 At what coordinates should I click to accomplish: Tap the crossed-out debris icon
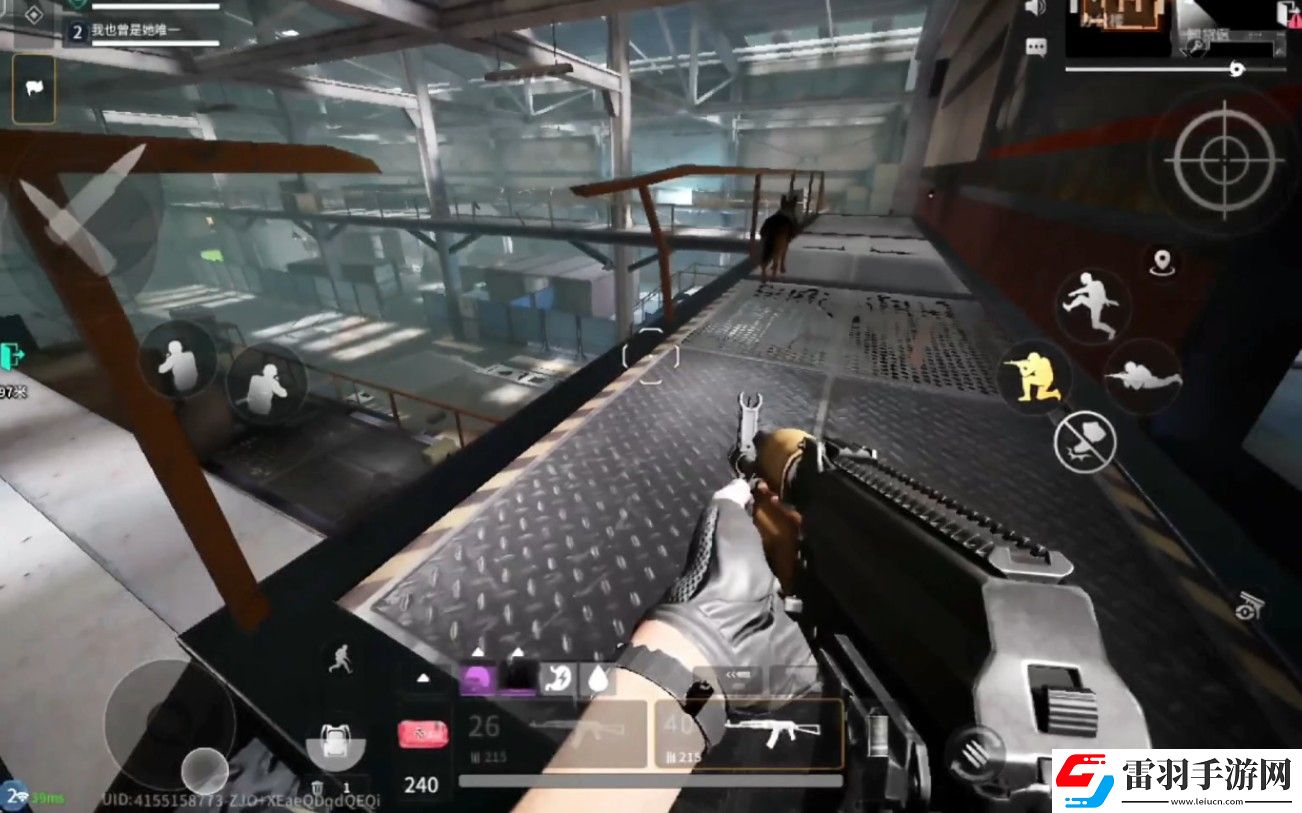1085,441
